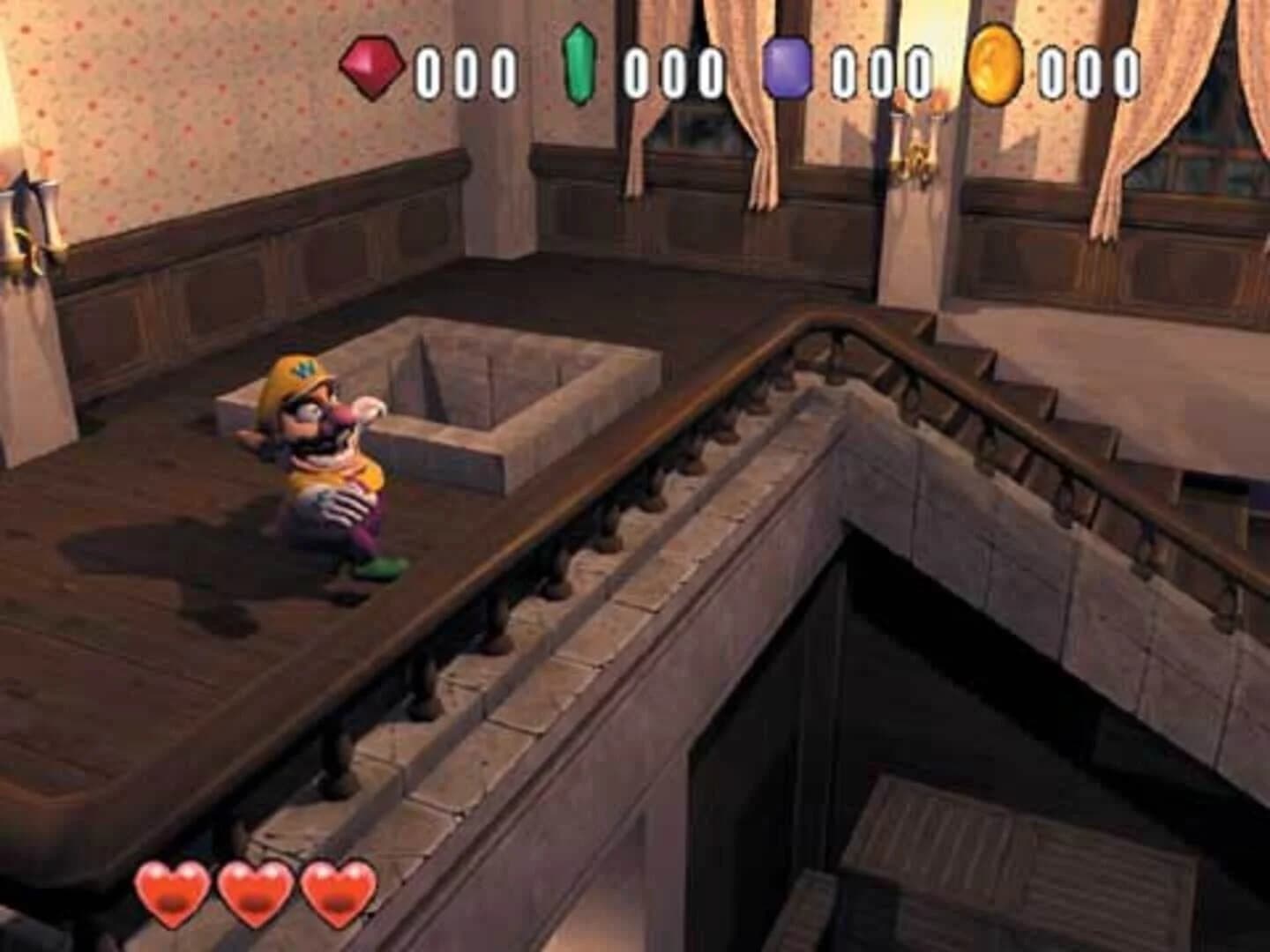Viewport: 1270px width, 952px height.
Task: Select the purple gem icon
Action: coord(788,66)
